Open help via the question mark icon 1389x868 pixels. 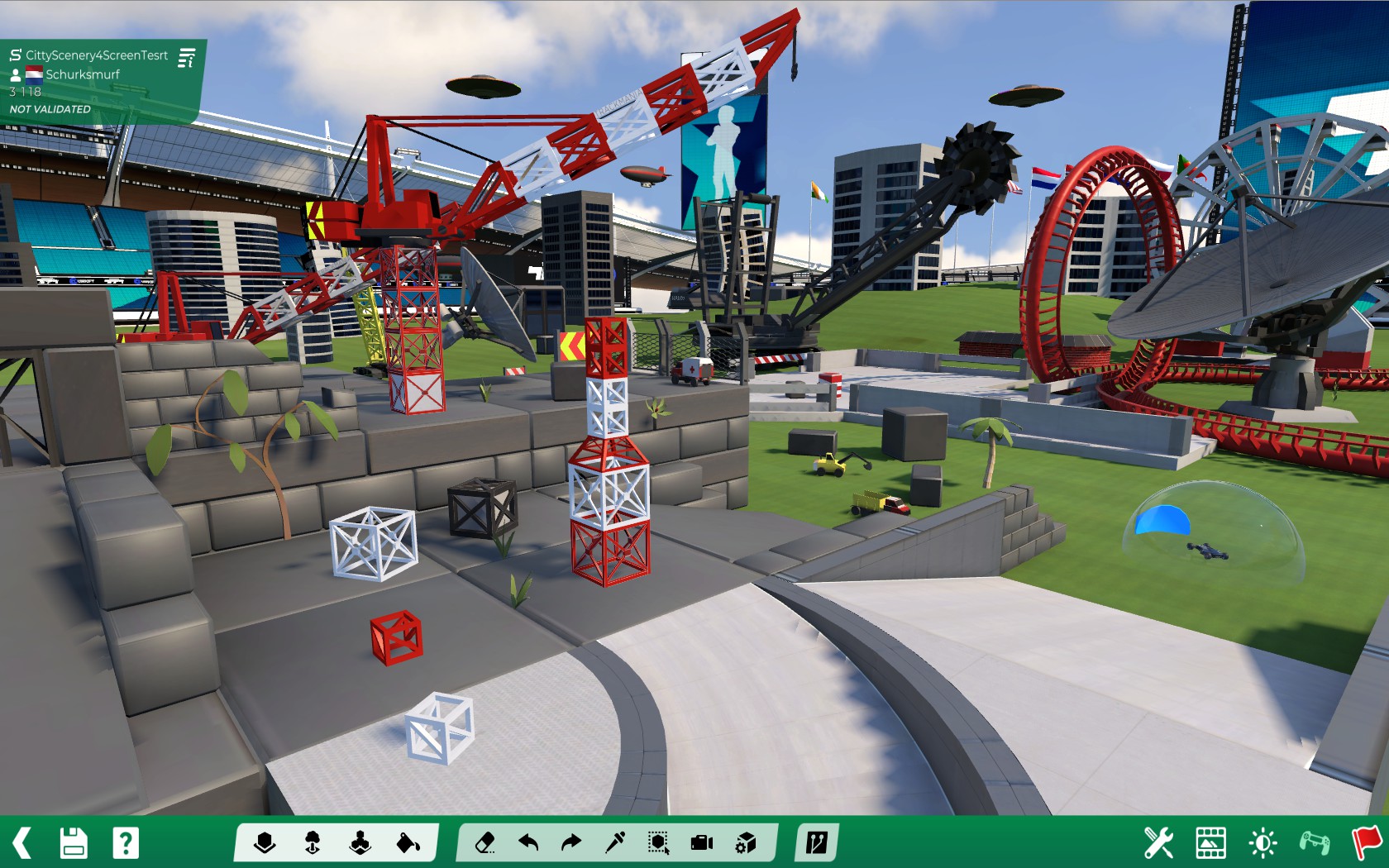126,843
